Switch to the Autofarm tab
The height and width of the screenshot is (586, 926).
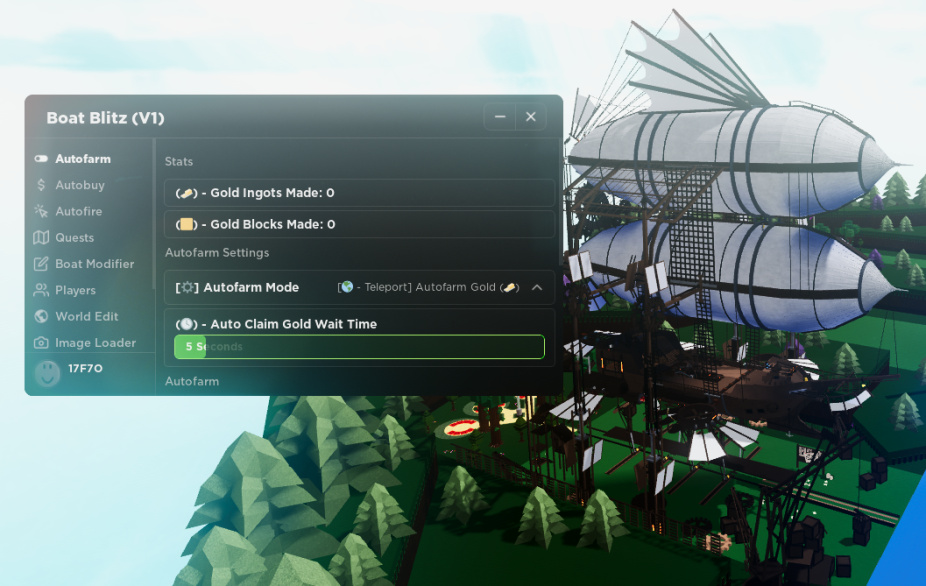coord(82,159)
